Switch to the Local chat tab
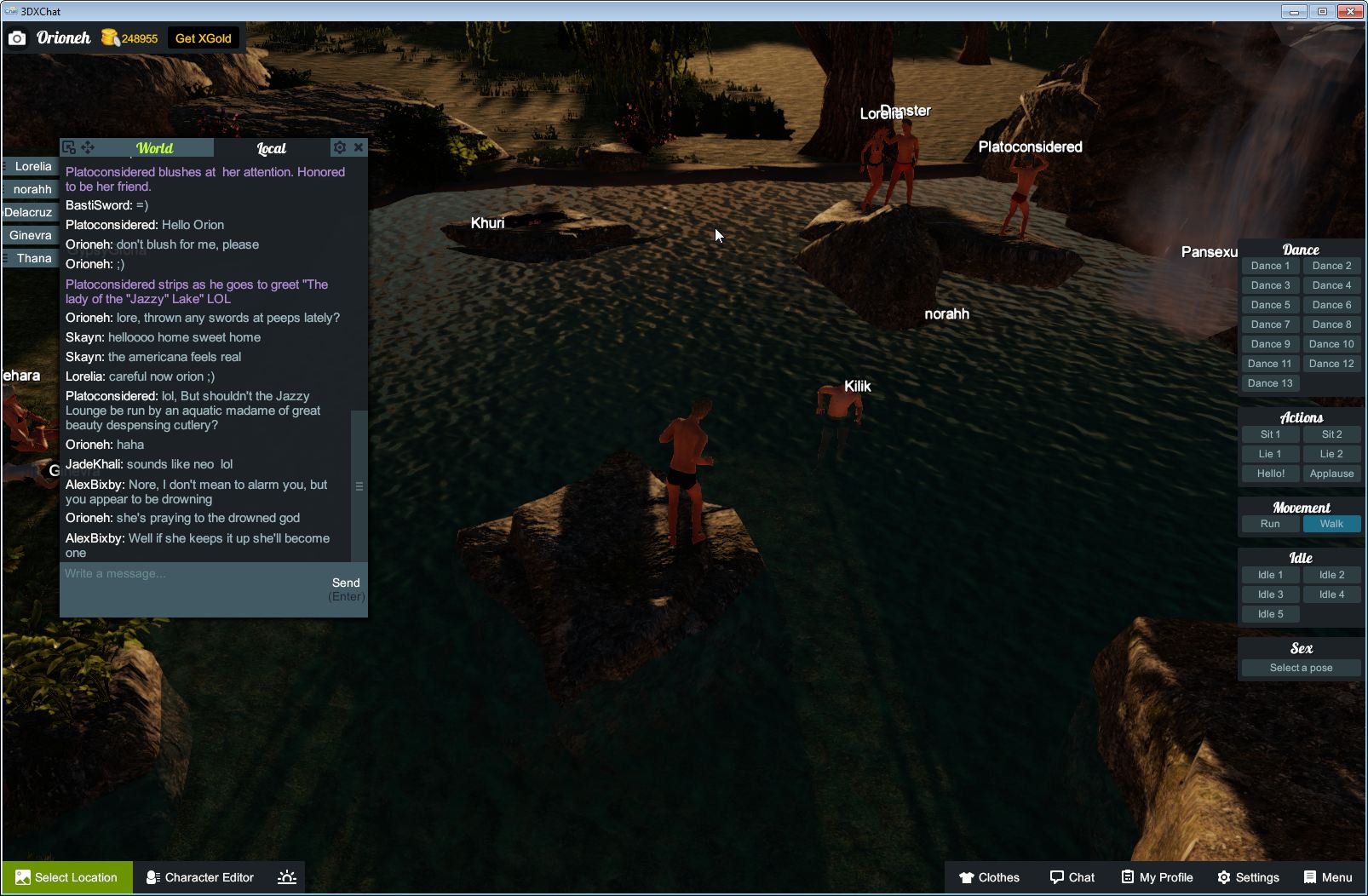The image size is (1368, 896). [x=270, y=147]
